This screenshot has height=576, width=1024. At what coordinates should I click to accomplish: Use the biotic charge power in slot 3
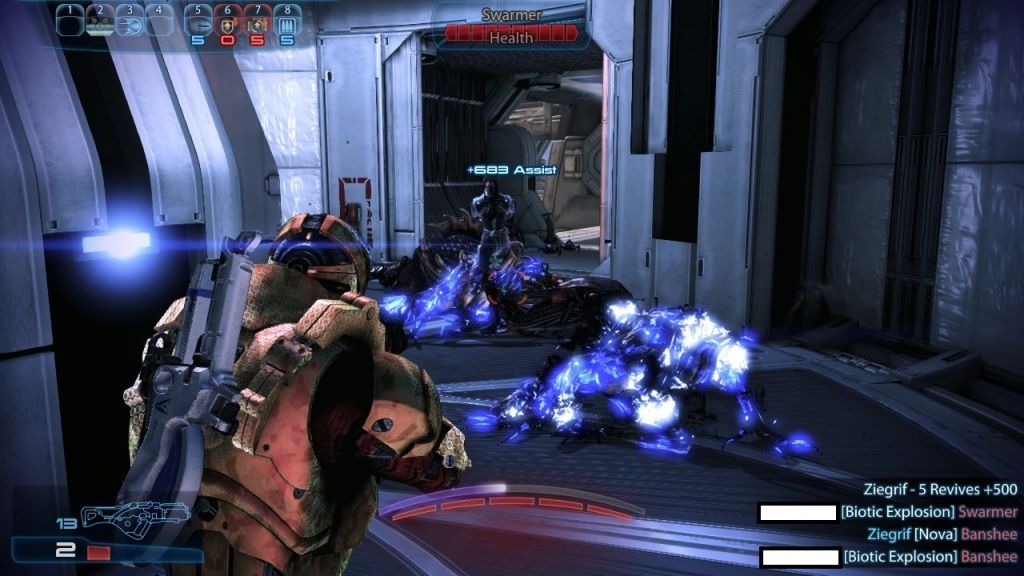[129, 21]
